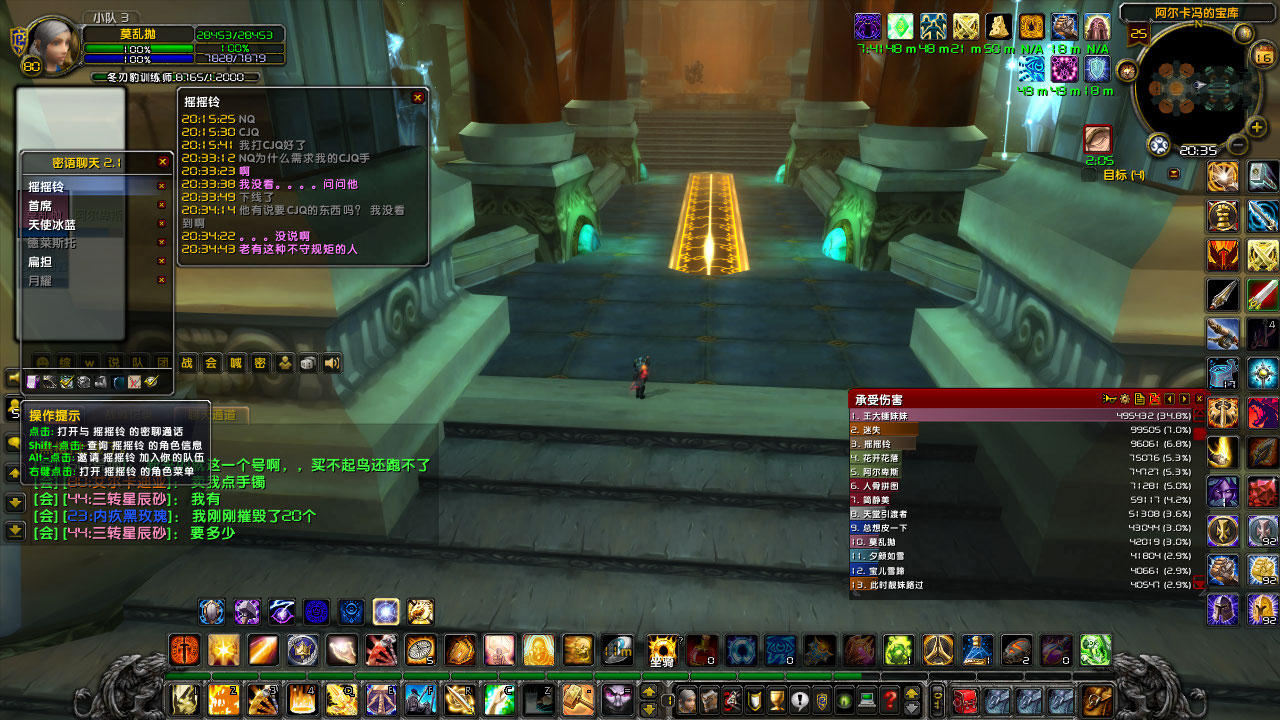Zoom in the minimap with the plus button
Viewport: 1280px width, 720px height.
pyautogui.click(x=1255, y=128)
